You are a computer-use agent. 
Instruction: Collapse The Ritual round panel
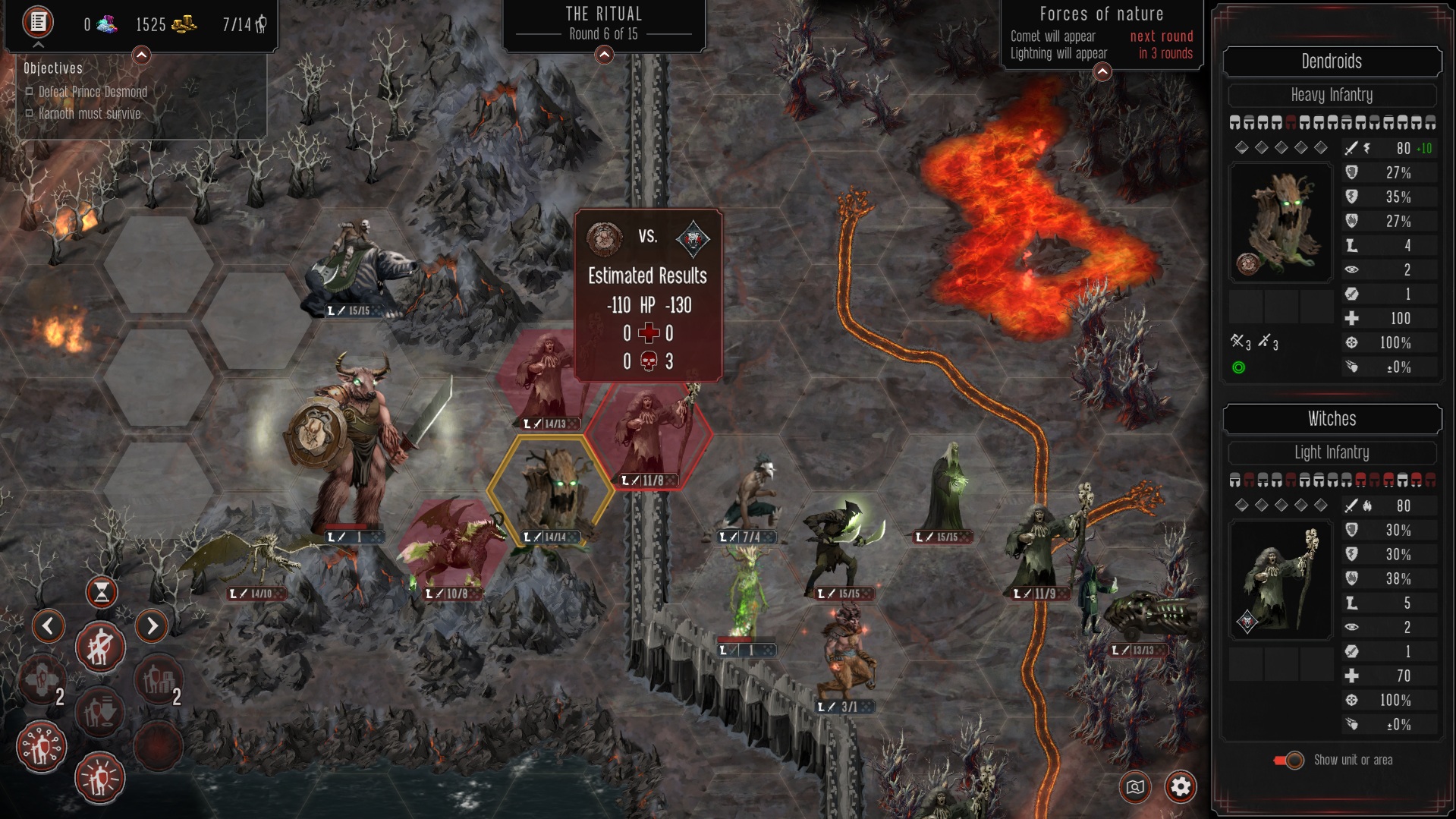604,55
